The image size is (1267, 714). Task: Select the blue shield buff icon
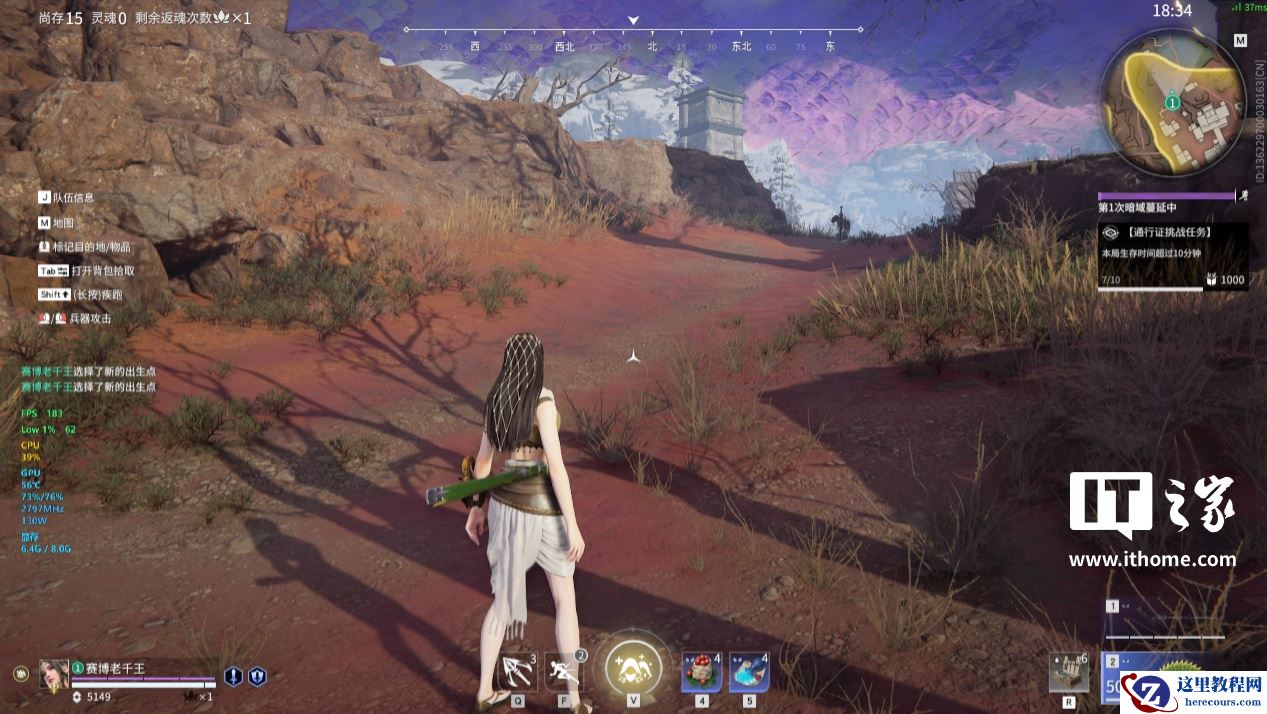(x=257, y=676)
